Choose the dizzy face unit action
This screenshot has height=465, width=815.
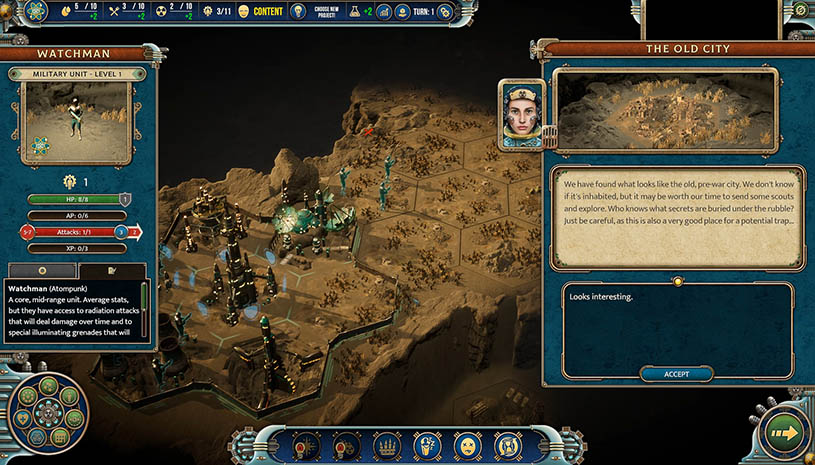(x=467, y=444)
